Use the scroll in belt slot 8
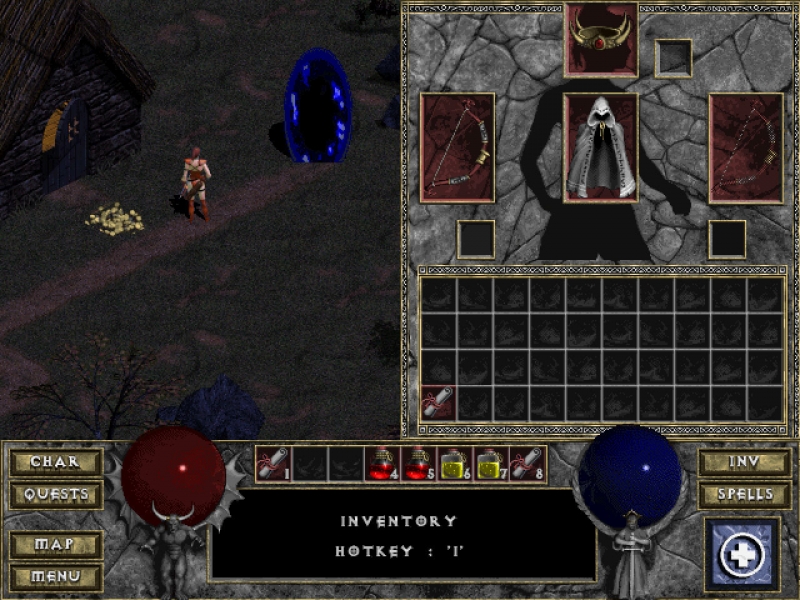This screenshot has width=800, height=600. [x=528, y=463]
